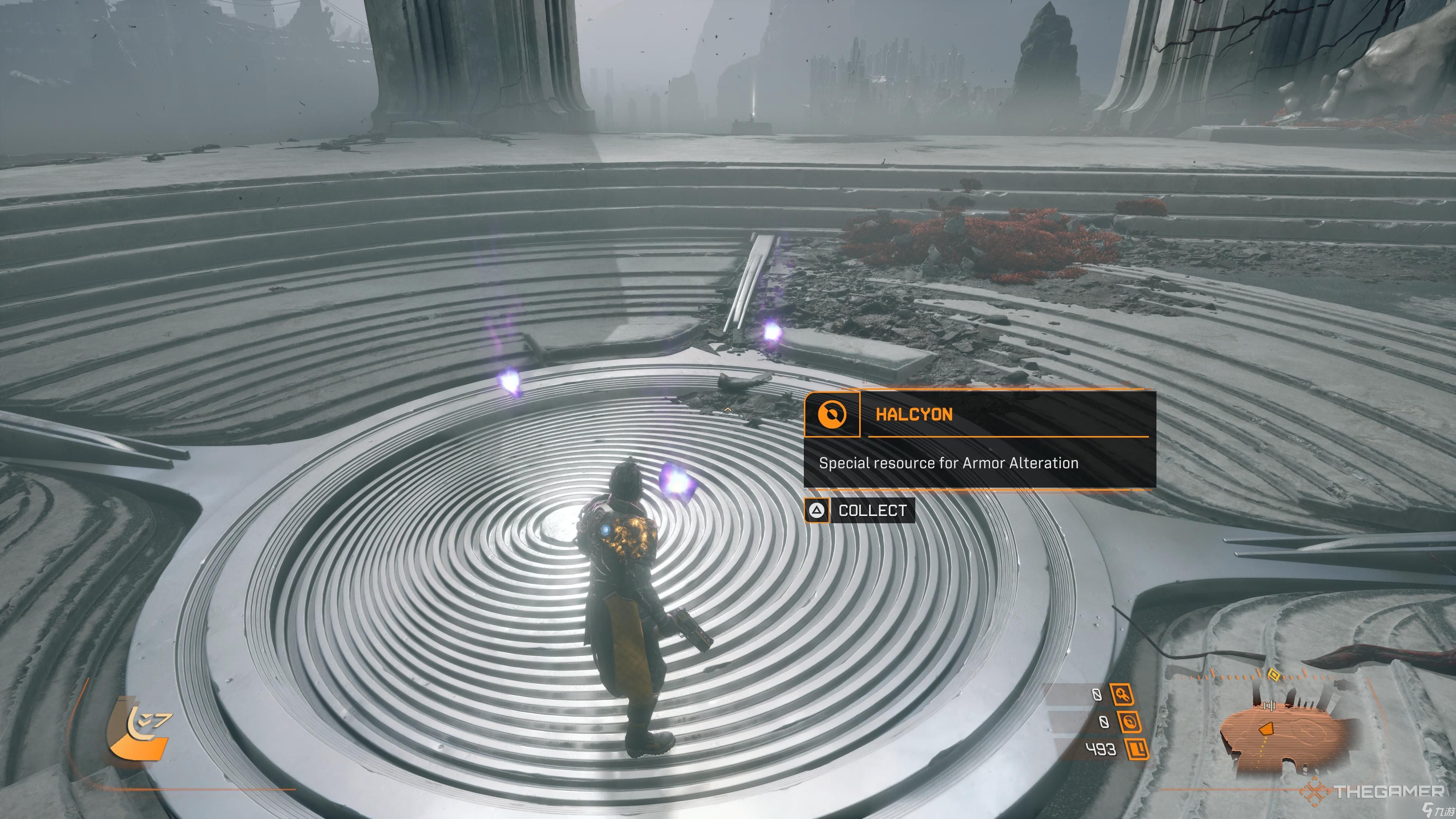The height and width of the screenshot is (819, 1456).
Task: Click the Halcyon resource counter icon
Action: pyautogui.click(x=1129, y=722)
